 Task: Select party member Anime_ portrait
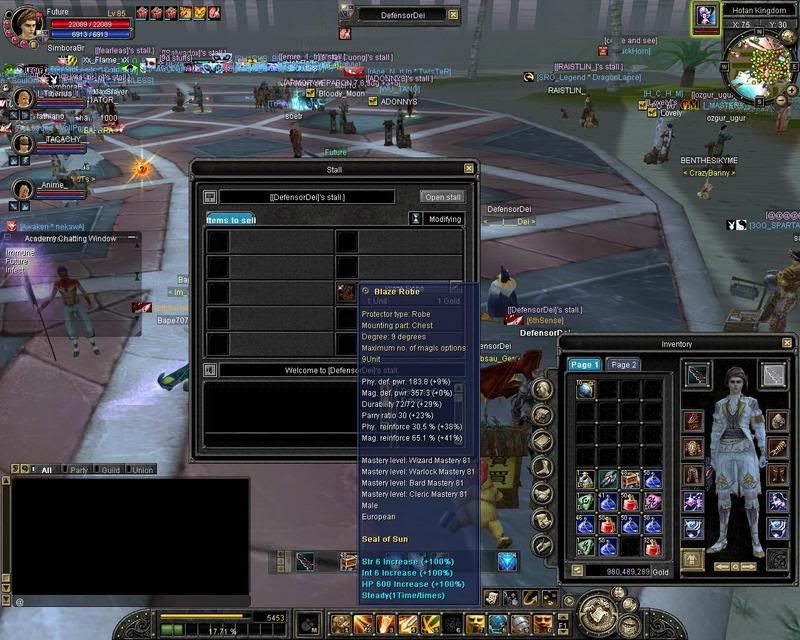coord(22,186)
